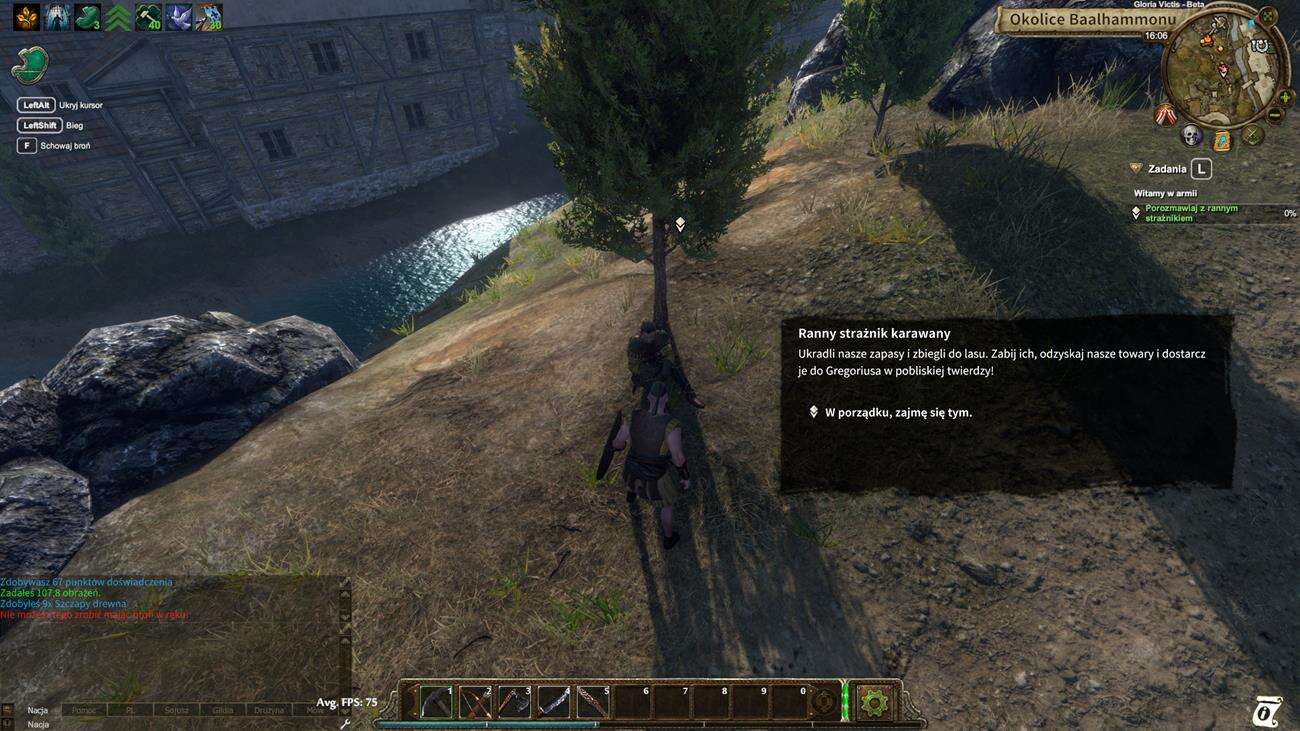This screenshot has width=1300, height=731.
Task: Switch to the Gildia chat tab
Action: (x=223, y=710)
